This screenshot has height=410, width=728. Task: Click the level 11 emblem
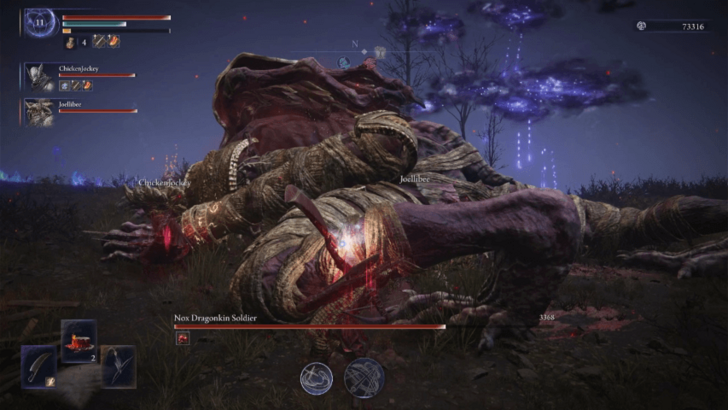click(x=40, y=22)
